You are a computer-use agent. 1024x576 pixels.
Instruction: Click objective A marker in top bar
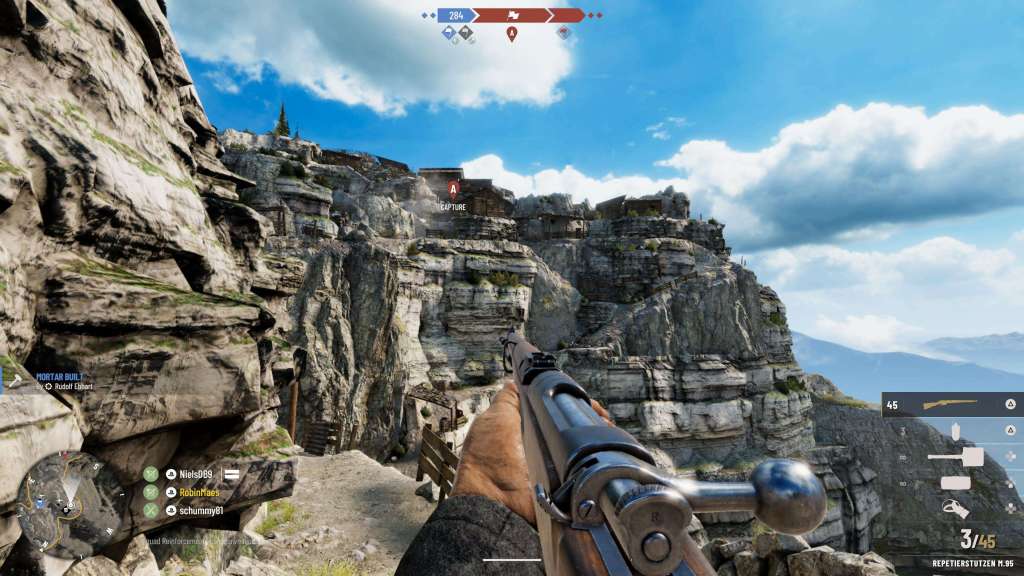click(x=512, y=34)
